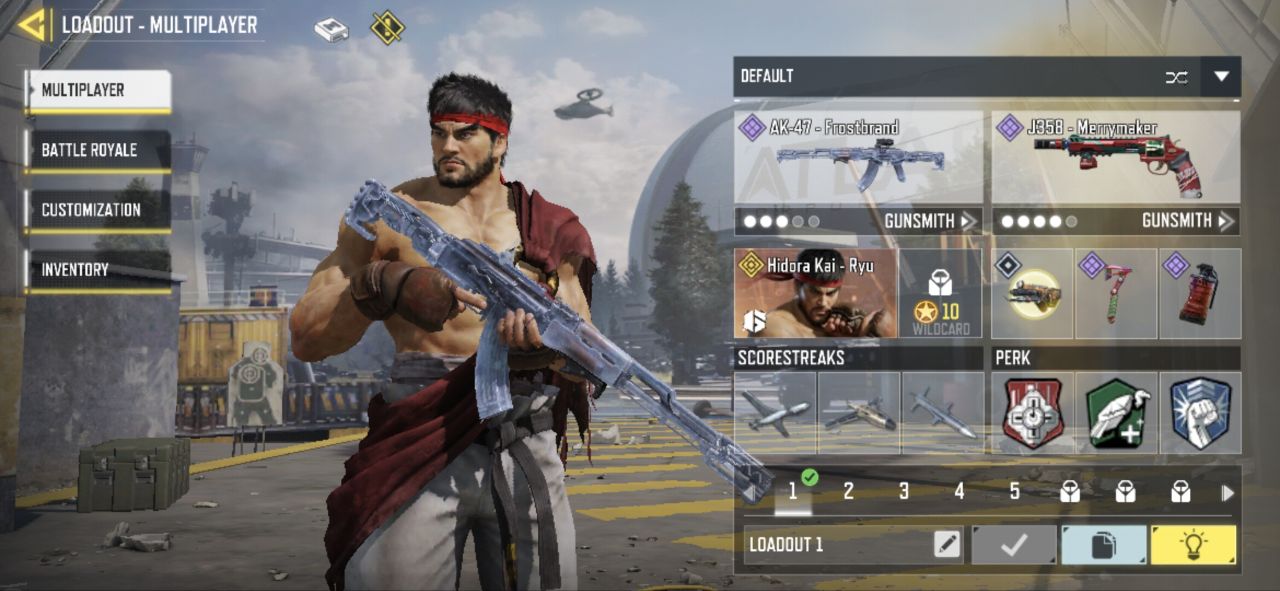
Task: Expand the Default loadout dropdown arrow
Action: 1221,77
